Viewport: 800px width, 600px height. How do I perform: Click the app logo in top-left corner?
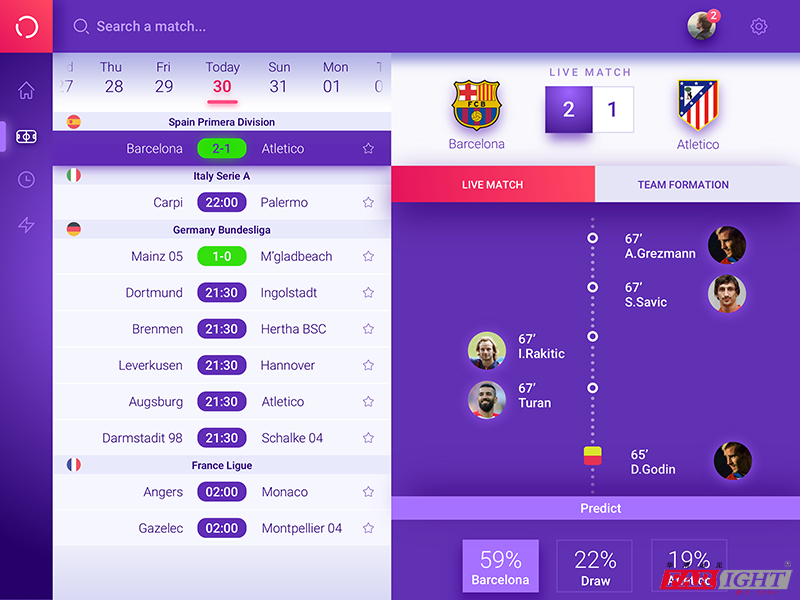pyautogui.click(x=26, y=26)
